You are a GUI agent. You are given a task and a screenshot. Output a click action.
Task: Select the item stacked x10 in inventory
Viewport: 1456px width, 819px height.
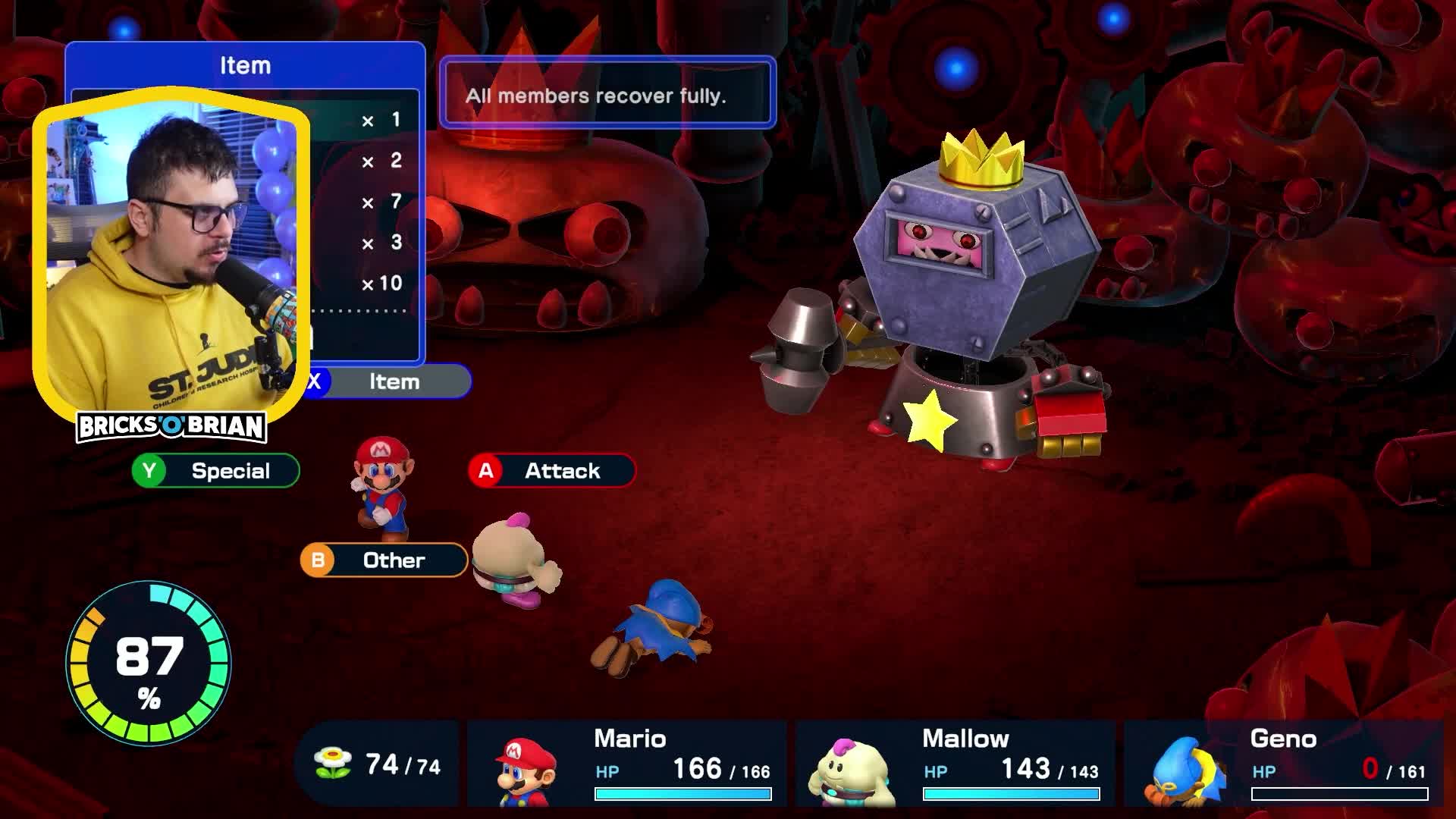[x=383, y=283]
